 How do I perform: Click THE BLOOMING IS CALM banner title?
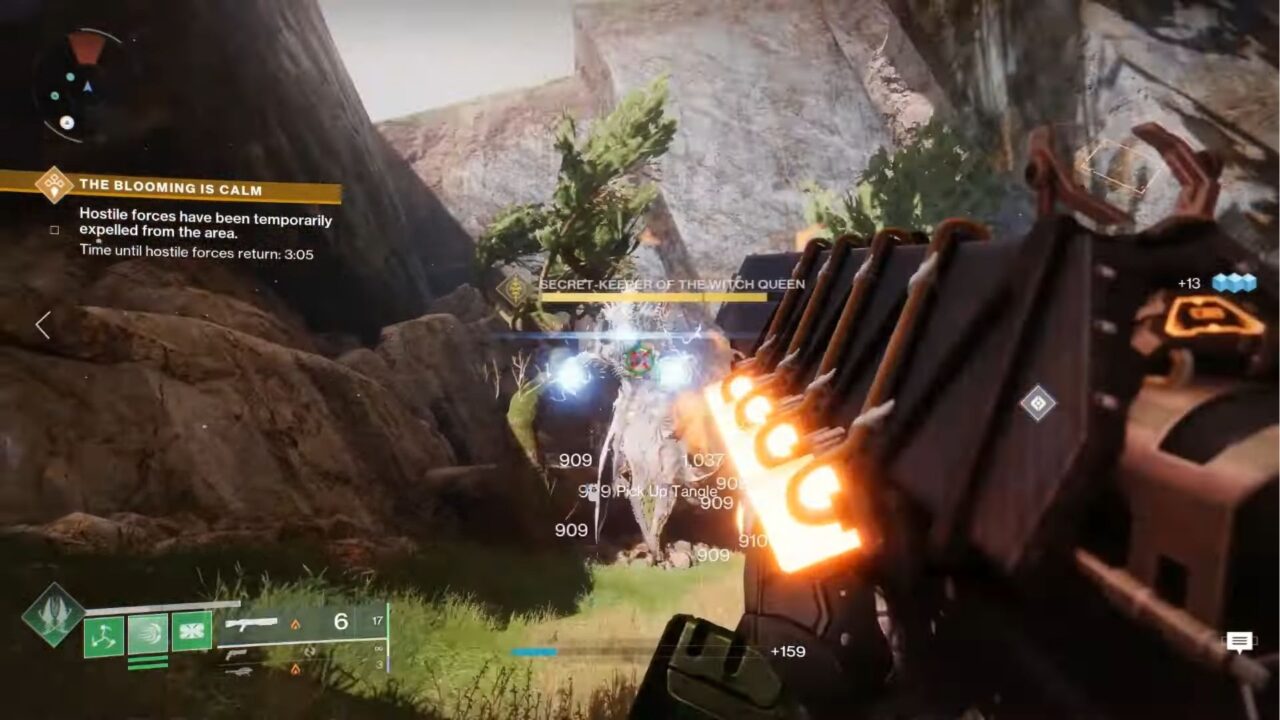(170, 188)
